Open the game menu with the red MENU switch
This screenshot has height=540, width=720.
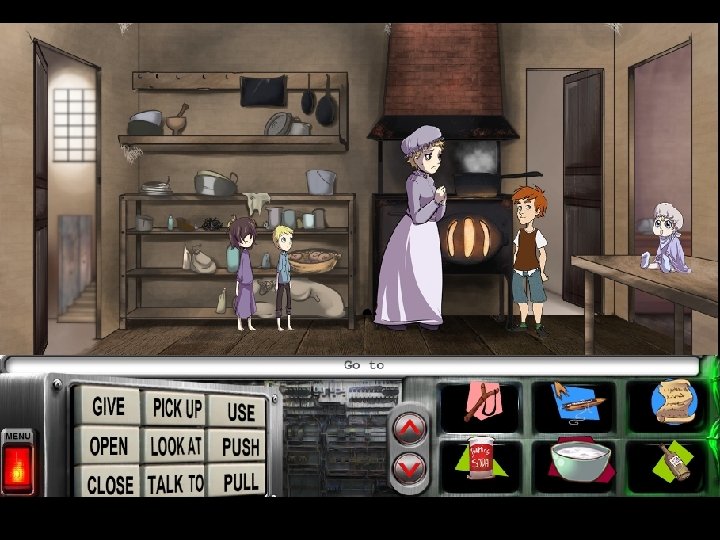coord(17,465)
